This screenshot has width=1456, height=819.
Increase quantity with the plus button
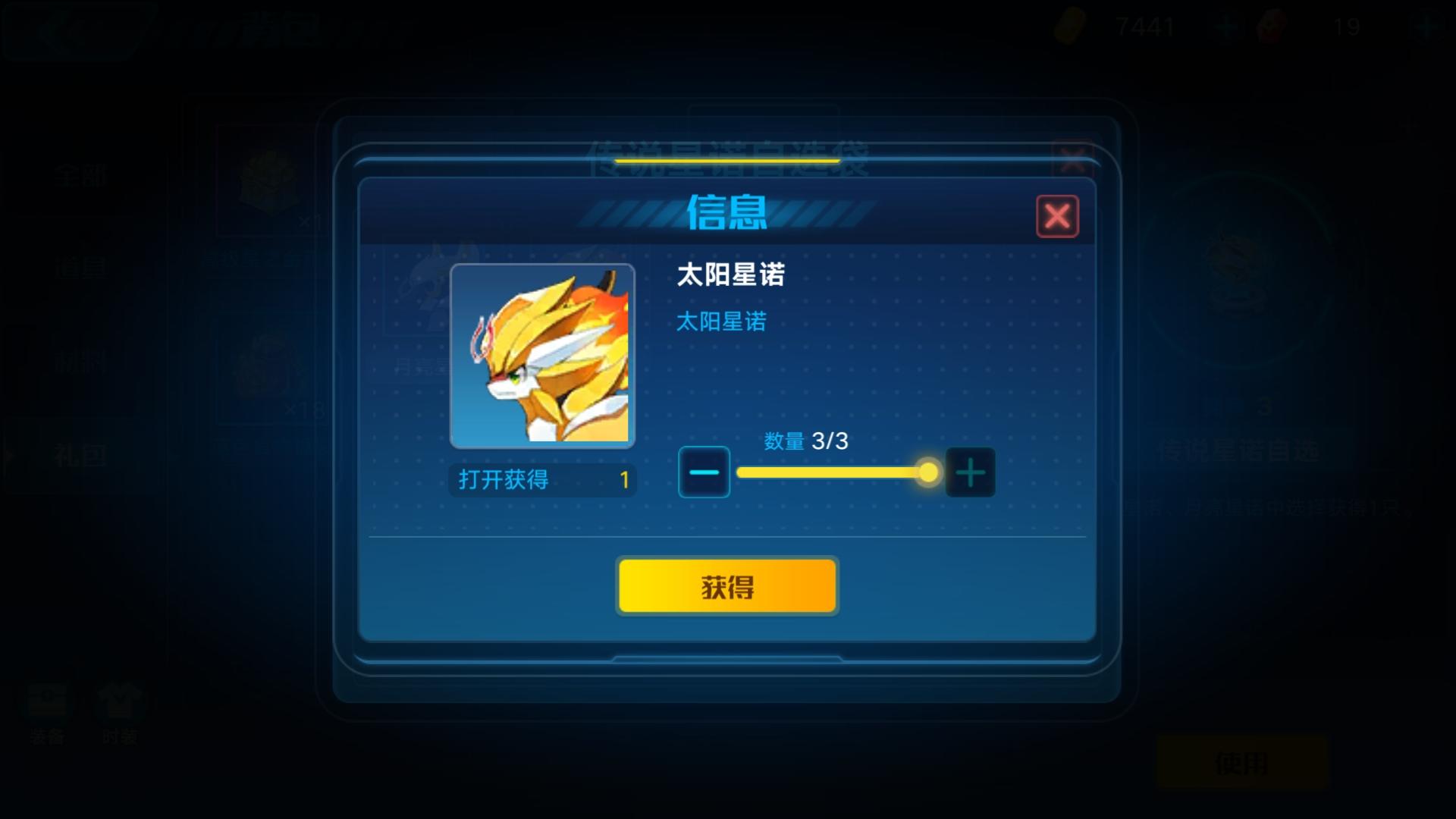pos(971,472)
